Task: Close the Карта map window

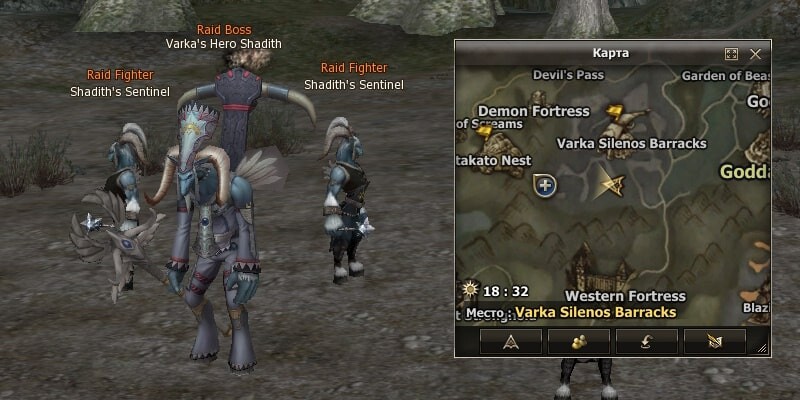Action: [x=755, y=54]
